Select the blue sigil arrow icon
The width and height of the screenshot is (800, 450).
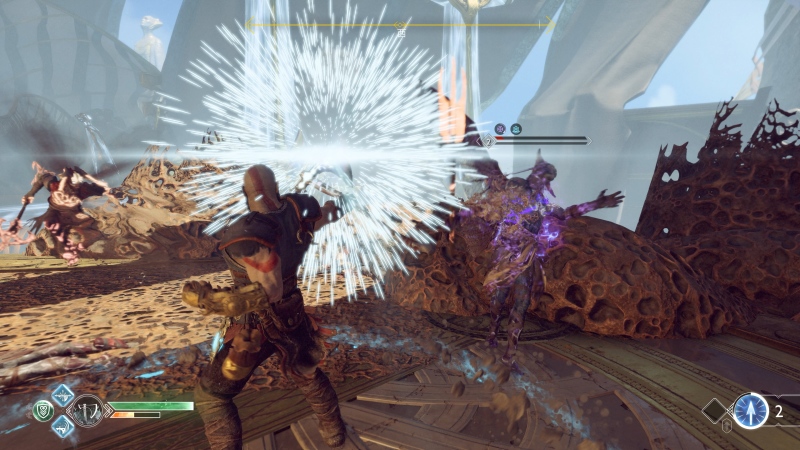tap(751, 410)
